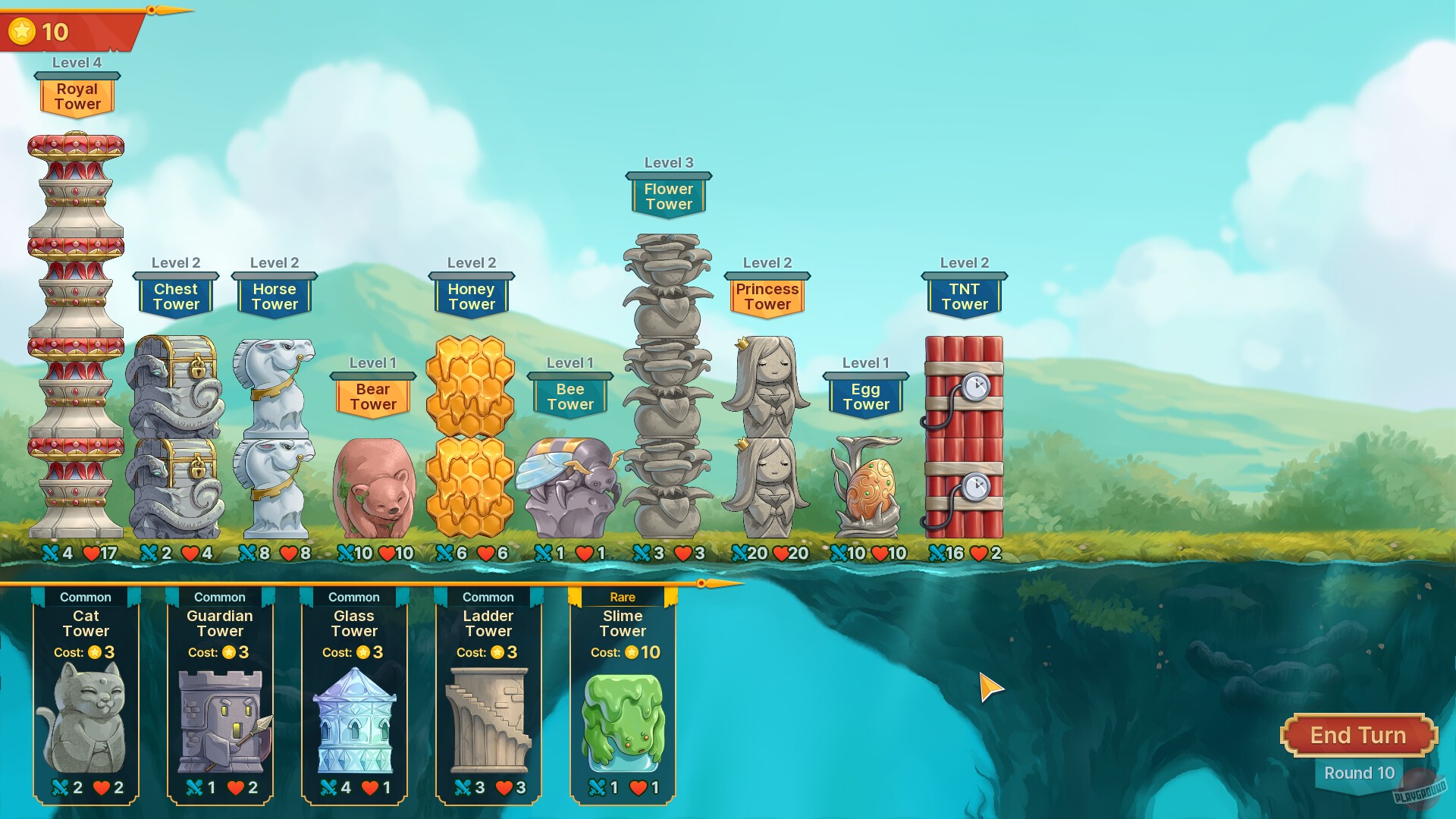1456x819 pixels.
Task: Click the Level 3 label above Flower Tower
Action: pyautogui.click(x=668, y=163)
